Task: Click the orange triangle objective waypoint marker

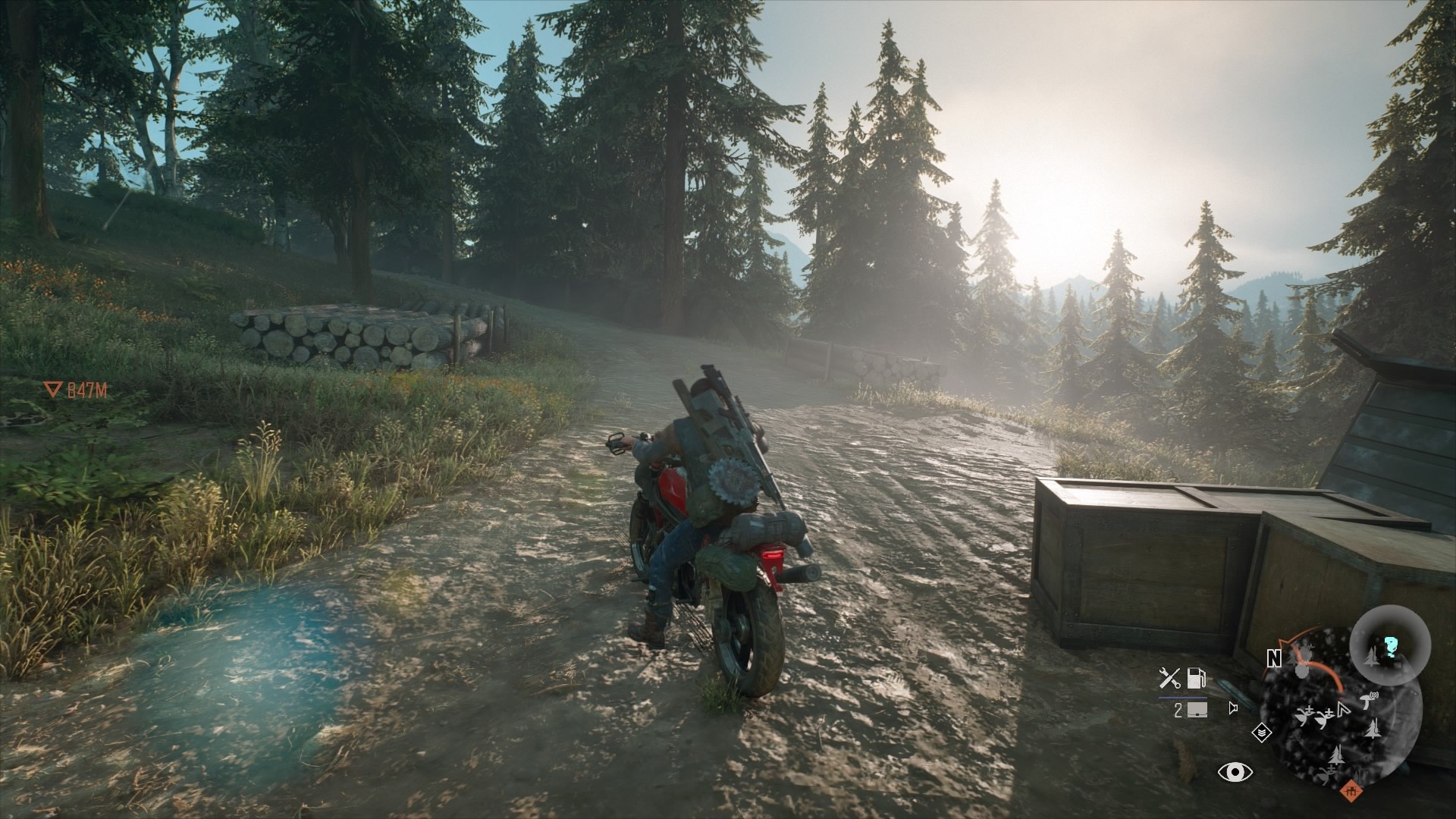Action: [x=52, y=391]
